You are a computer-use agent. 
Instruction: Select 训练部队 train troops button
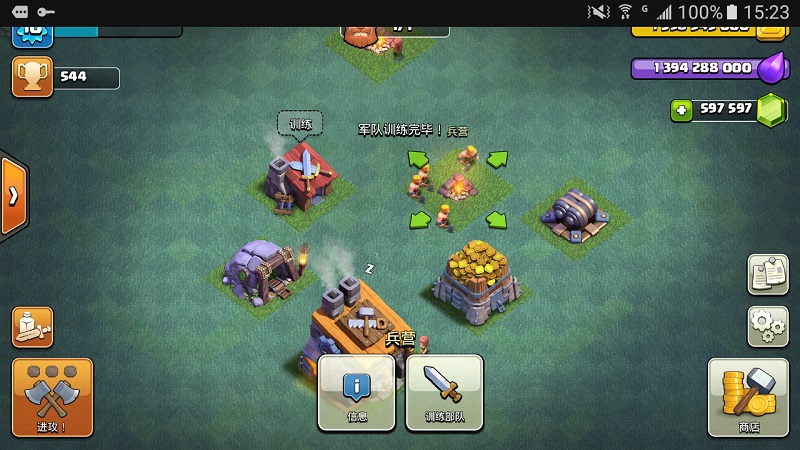click(x=444, y=392)
